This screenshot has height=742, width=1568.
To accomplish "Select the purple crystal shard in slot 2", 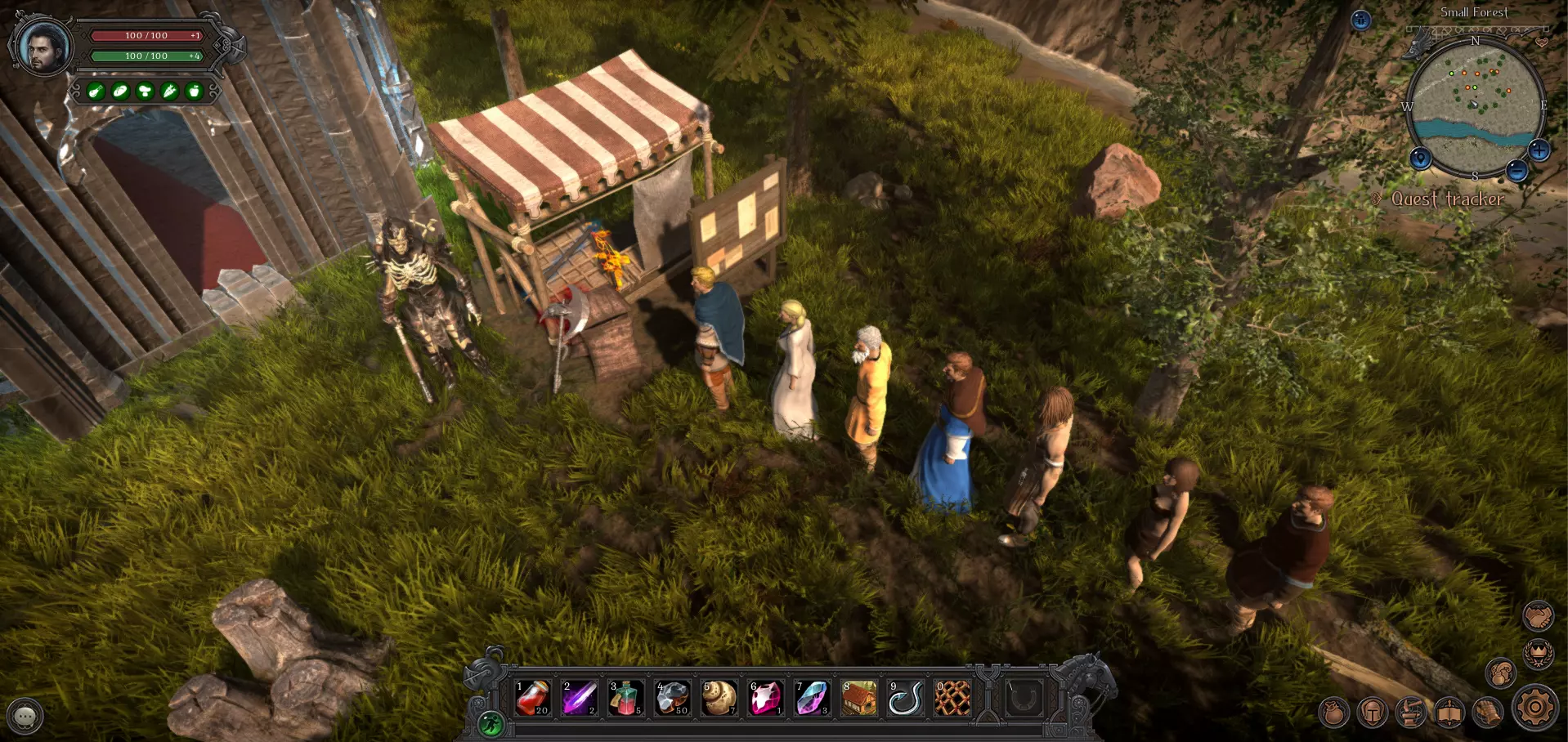I will pyautogui.click(x=579, y=699).
